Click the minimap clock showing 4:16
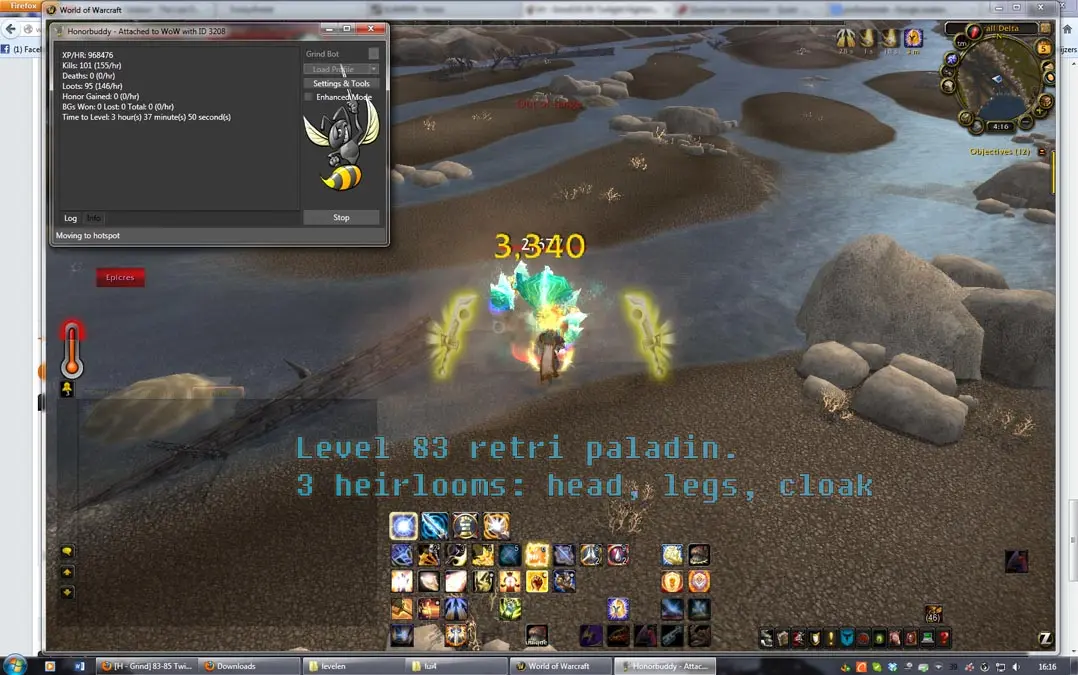Screen dimensions: 1078x675 1000,127
